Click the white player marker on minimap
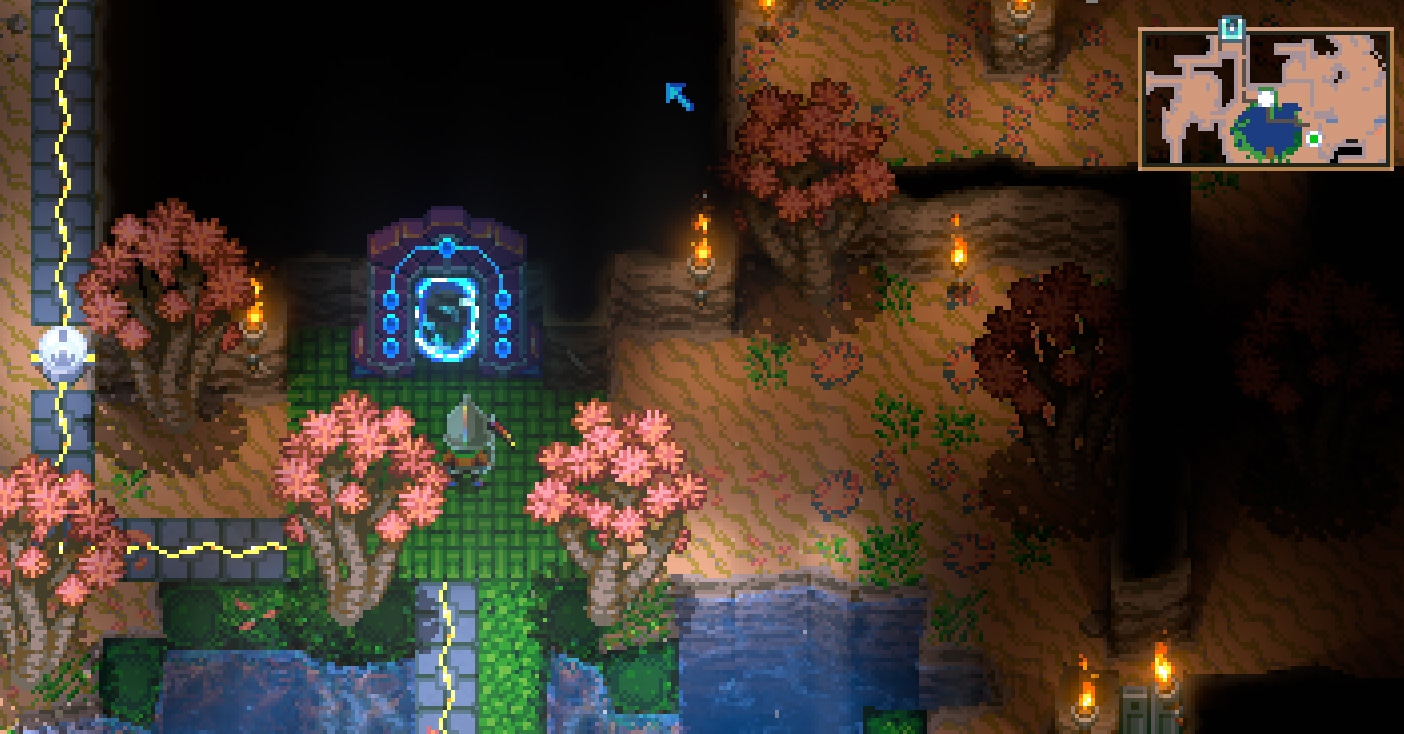 coord(1266,98)
